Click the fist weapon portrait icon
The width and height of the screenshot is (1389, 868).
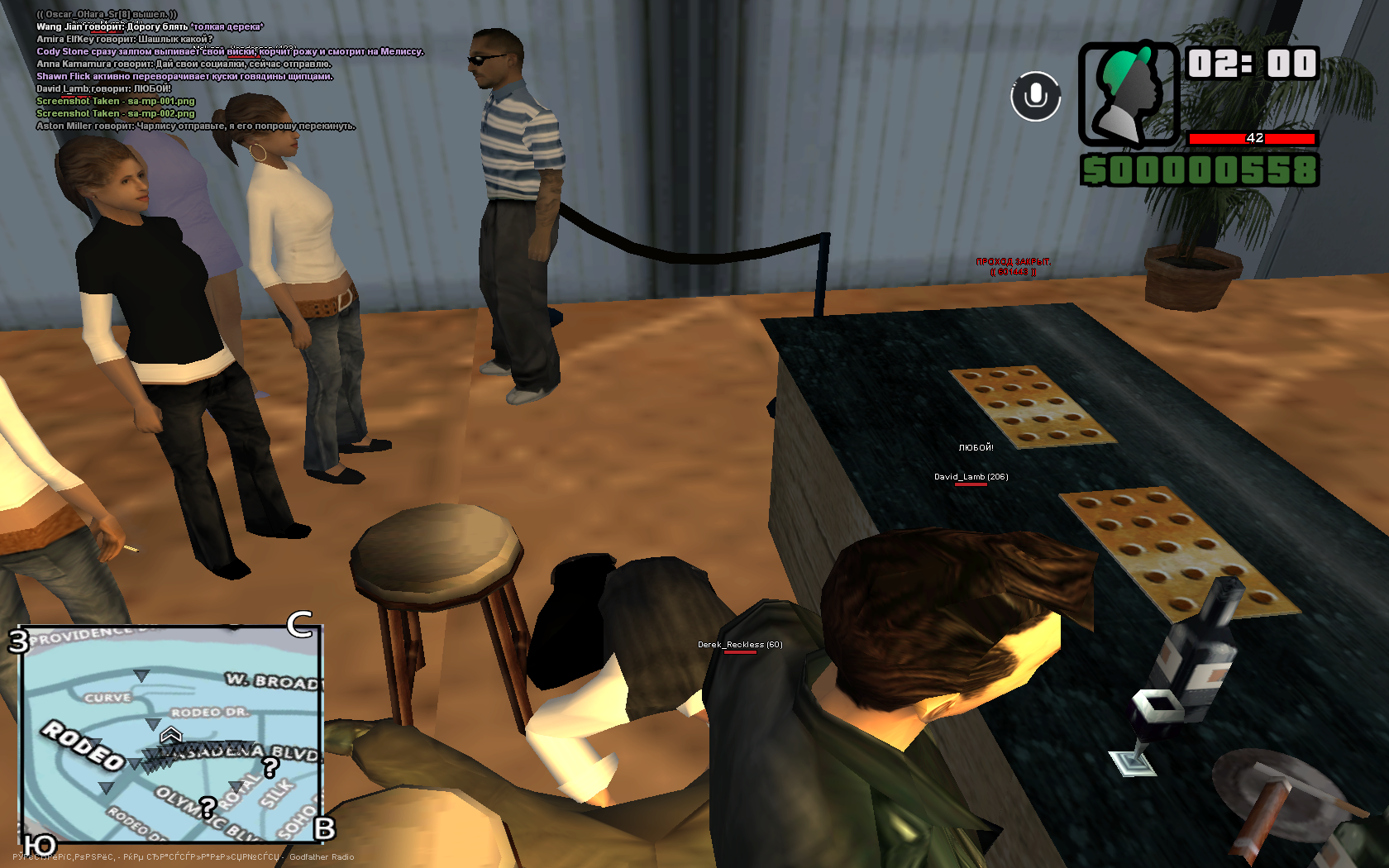(1129, 94)
